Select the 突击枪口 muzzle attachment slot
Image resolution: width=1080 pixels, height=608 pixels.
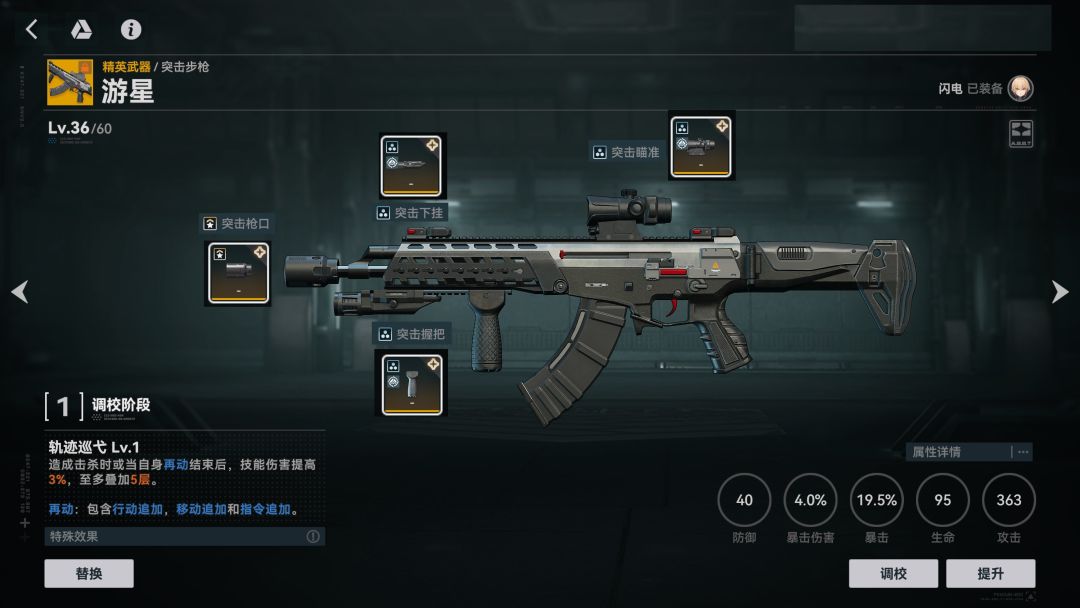point(238,273)
